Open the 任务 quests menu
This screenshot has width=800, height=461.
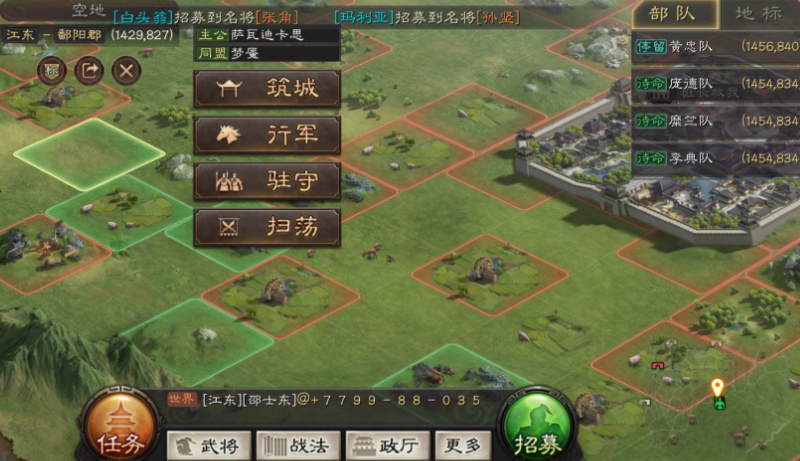119,424
